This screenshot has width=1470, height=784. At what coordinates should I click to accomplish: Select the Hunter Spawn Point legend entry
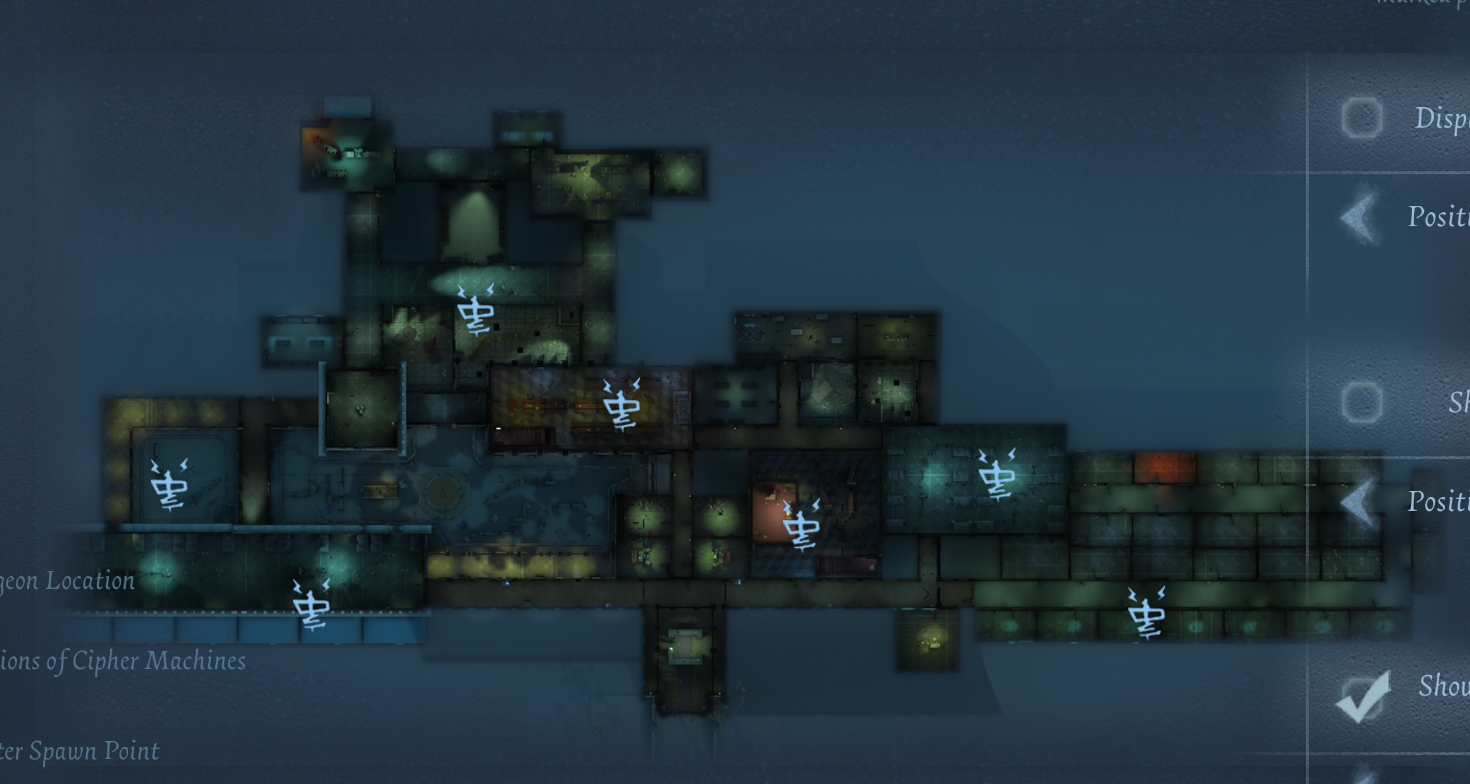tap(80, 751)
